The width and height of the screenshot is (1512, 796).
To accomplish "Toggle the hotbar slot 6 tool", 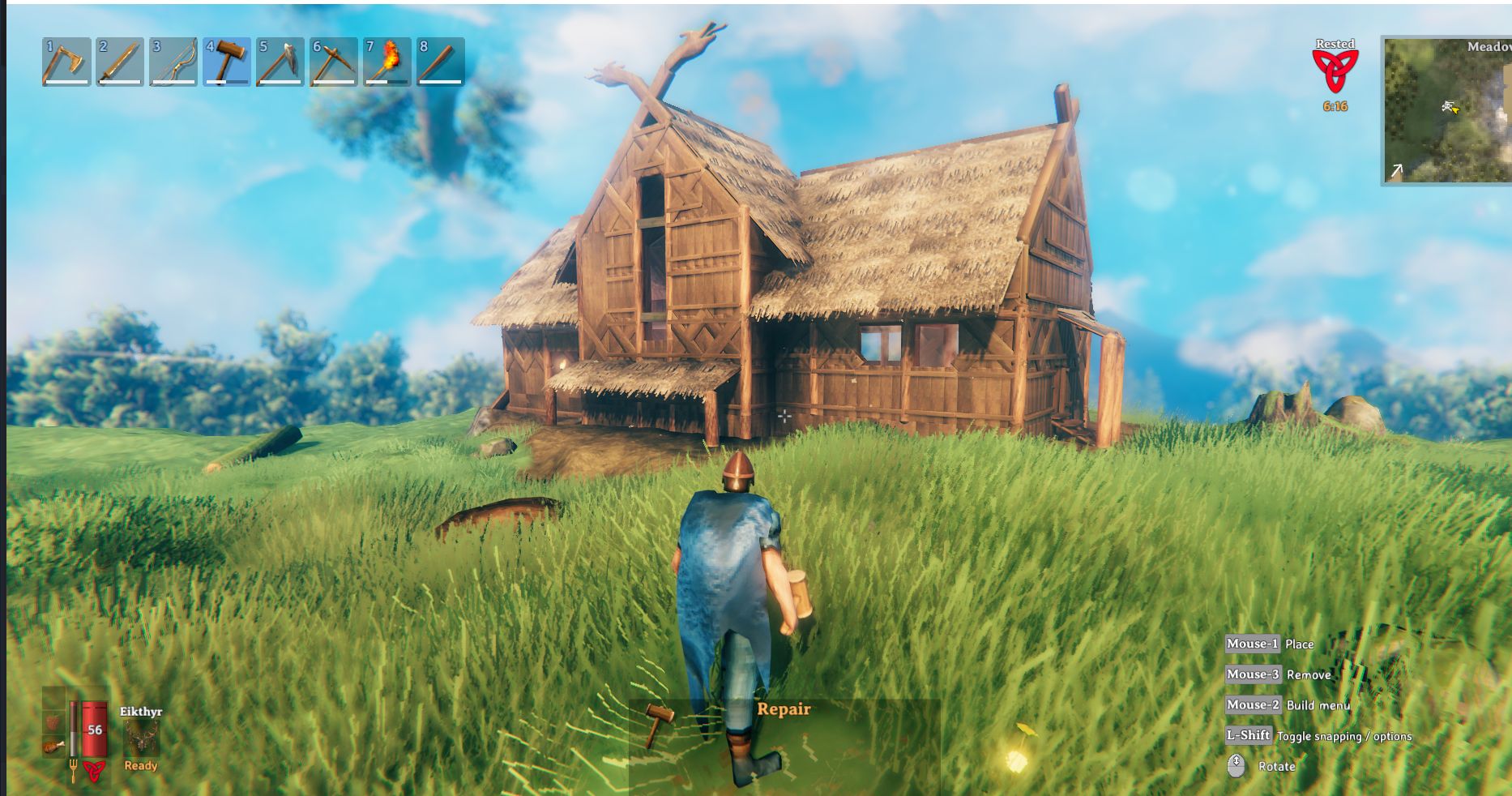I will click(x=335, y=62).
